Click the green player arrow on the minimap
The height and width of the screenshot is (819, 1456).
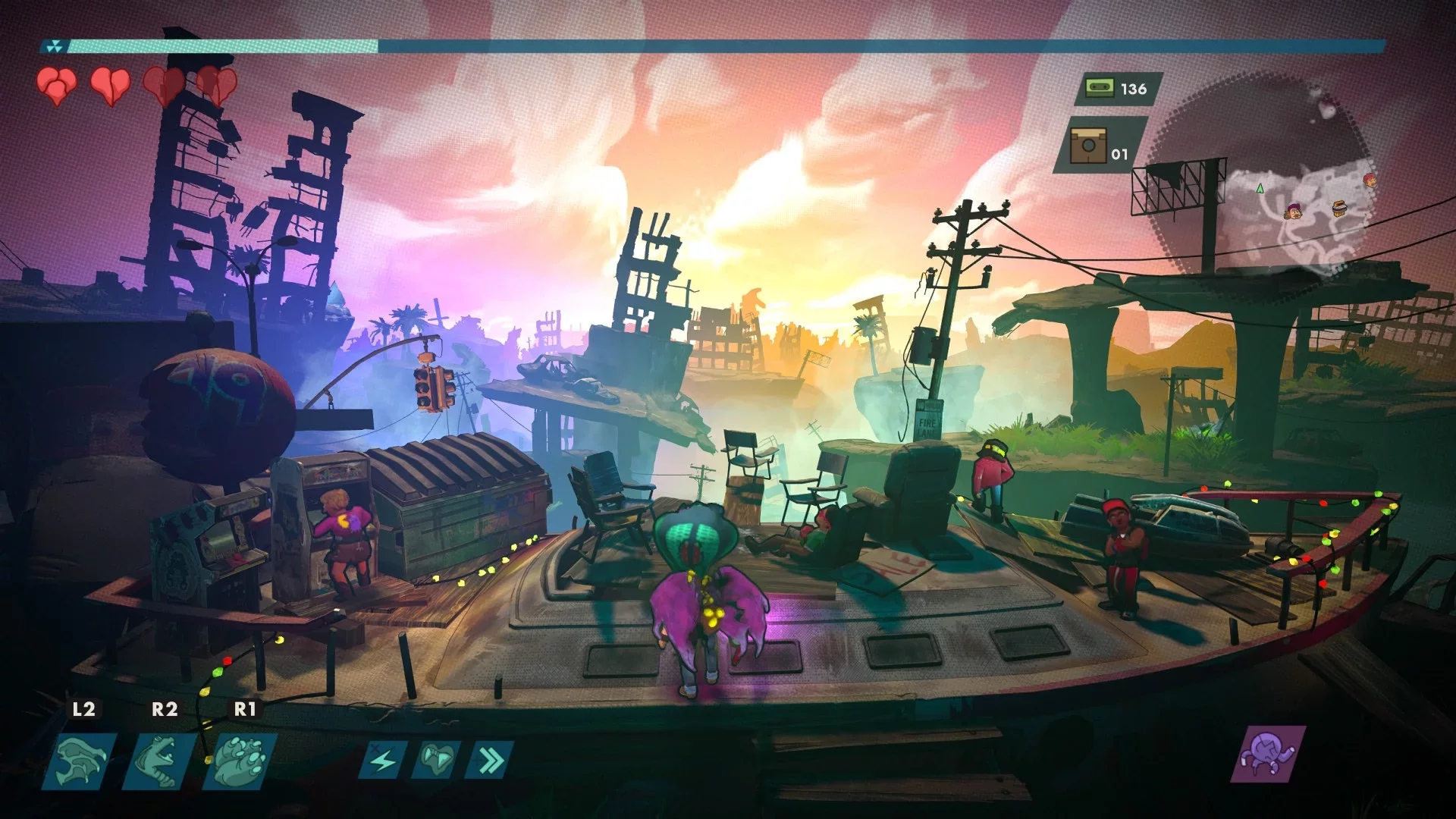[x=1260, y=188]
